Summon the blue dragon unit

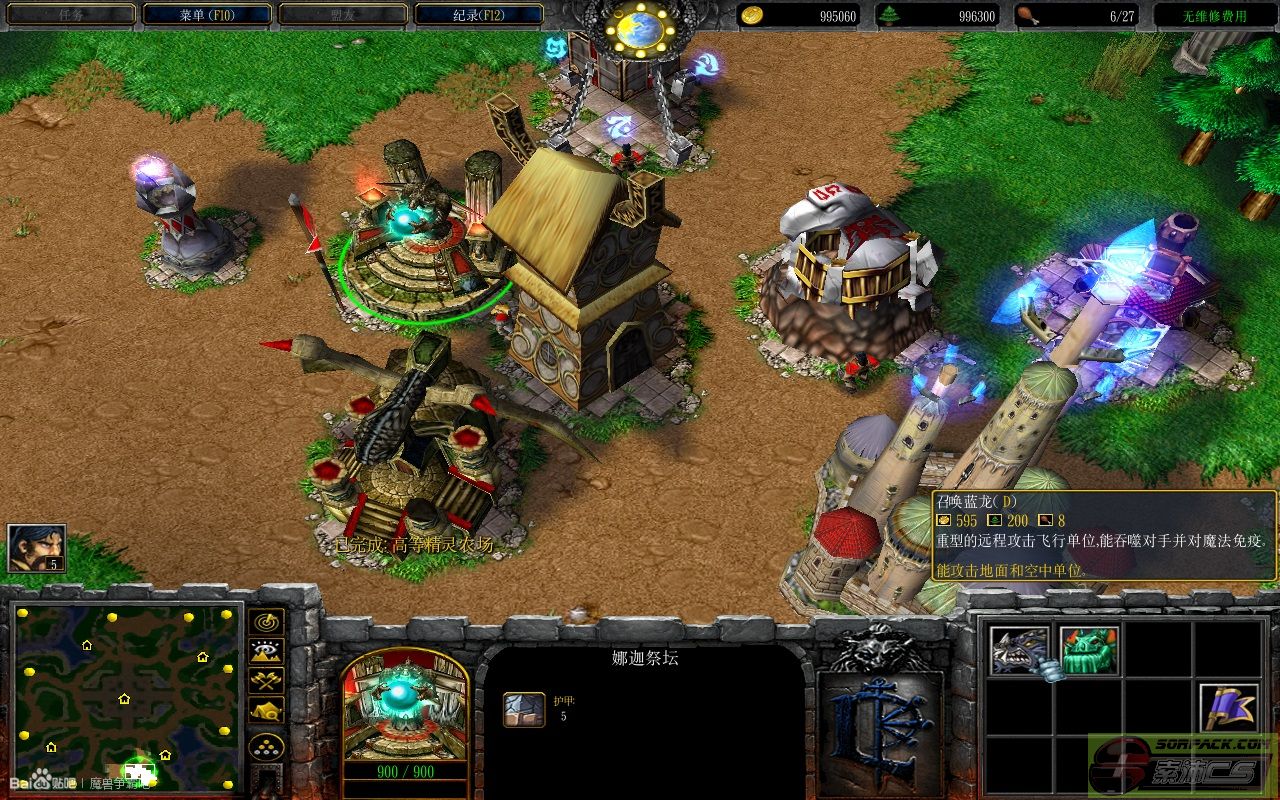[x=1020, y=650]
